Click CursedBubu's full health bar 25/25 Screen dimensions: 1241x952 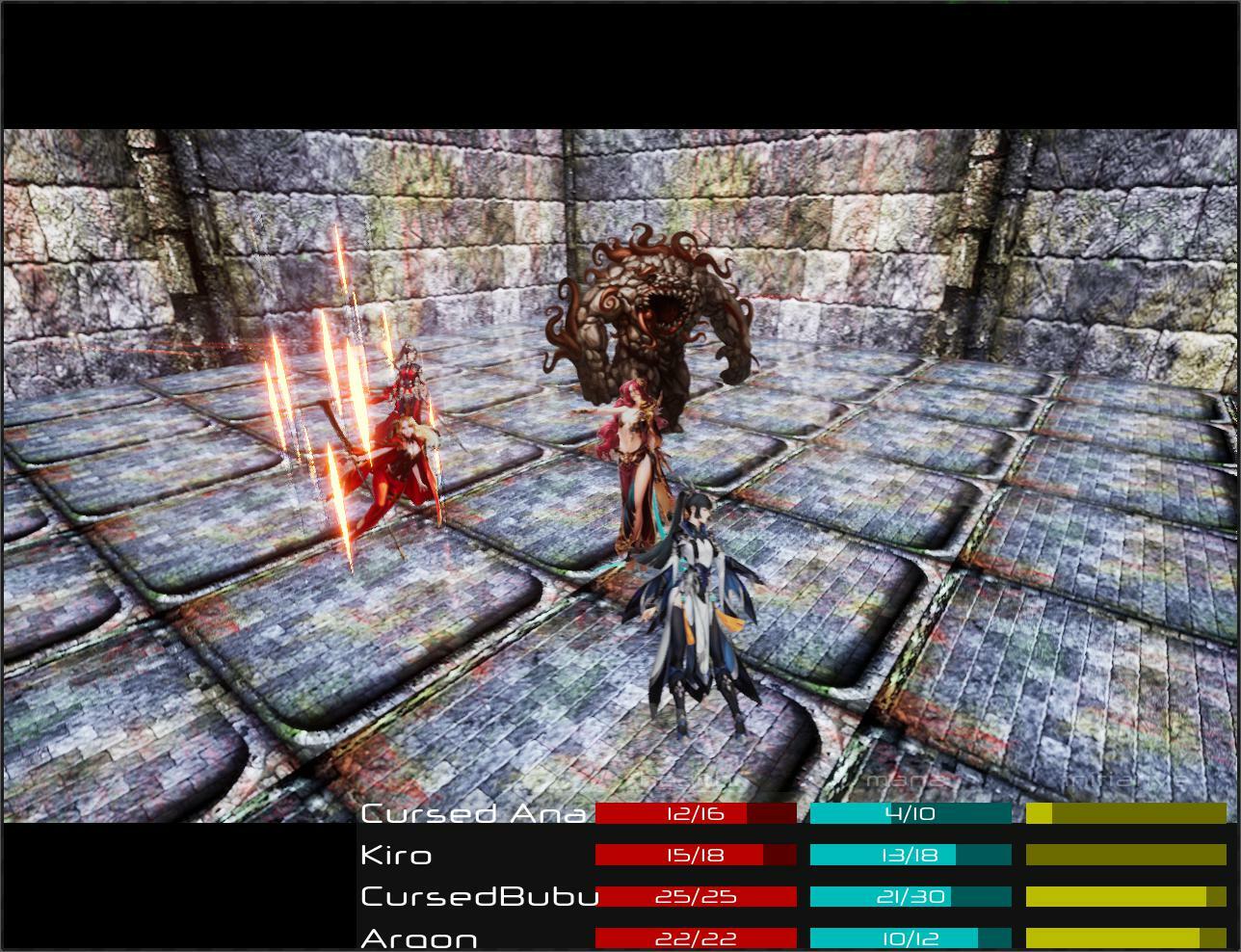tap(694, 895)
